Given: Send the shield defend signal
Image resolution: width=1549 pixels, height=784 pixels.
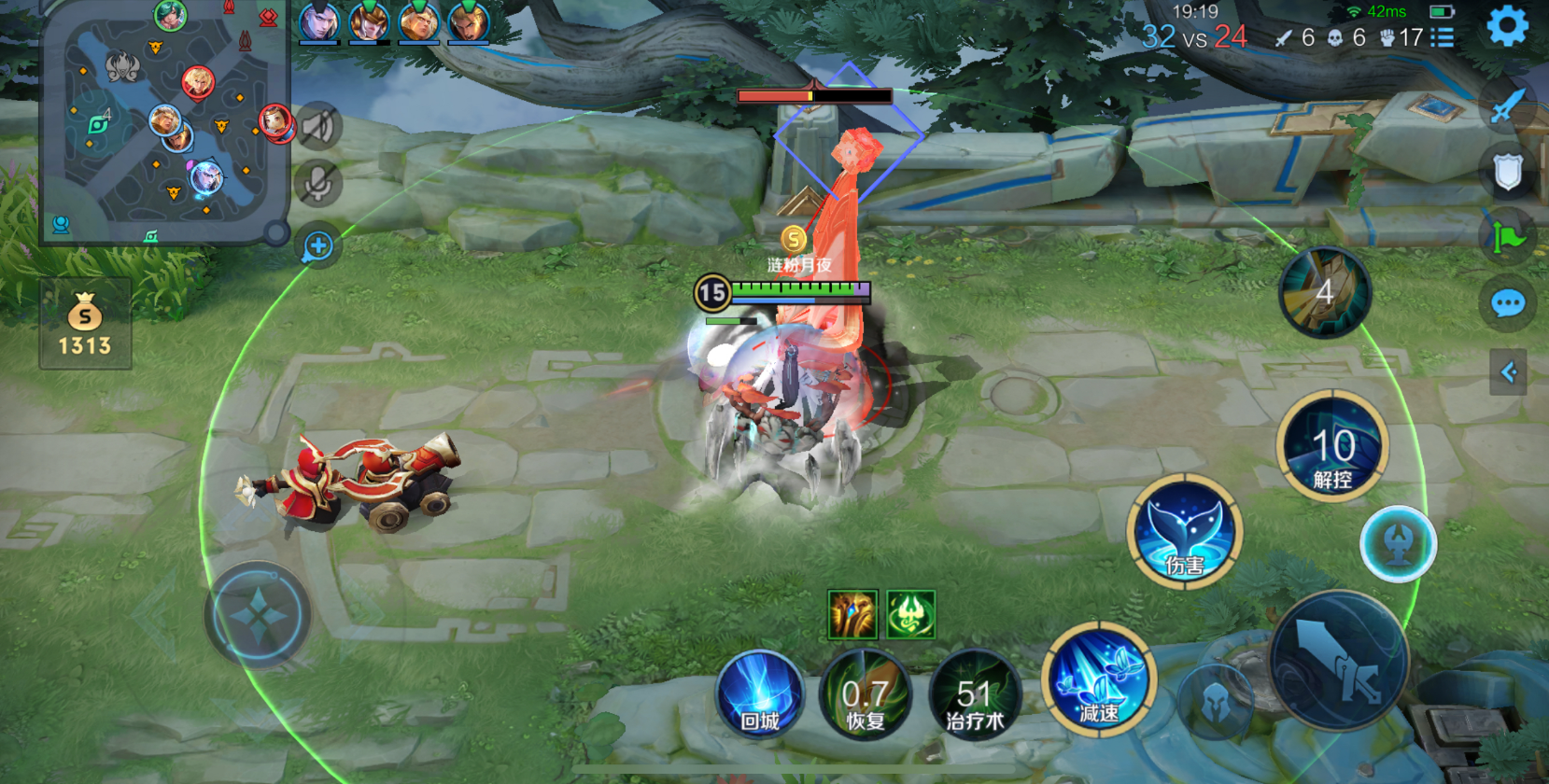Looking at the screenshot, I should pos(1507,172).
